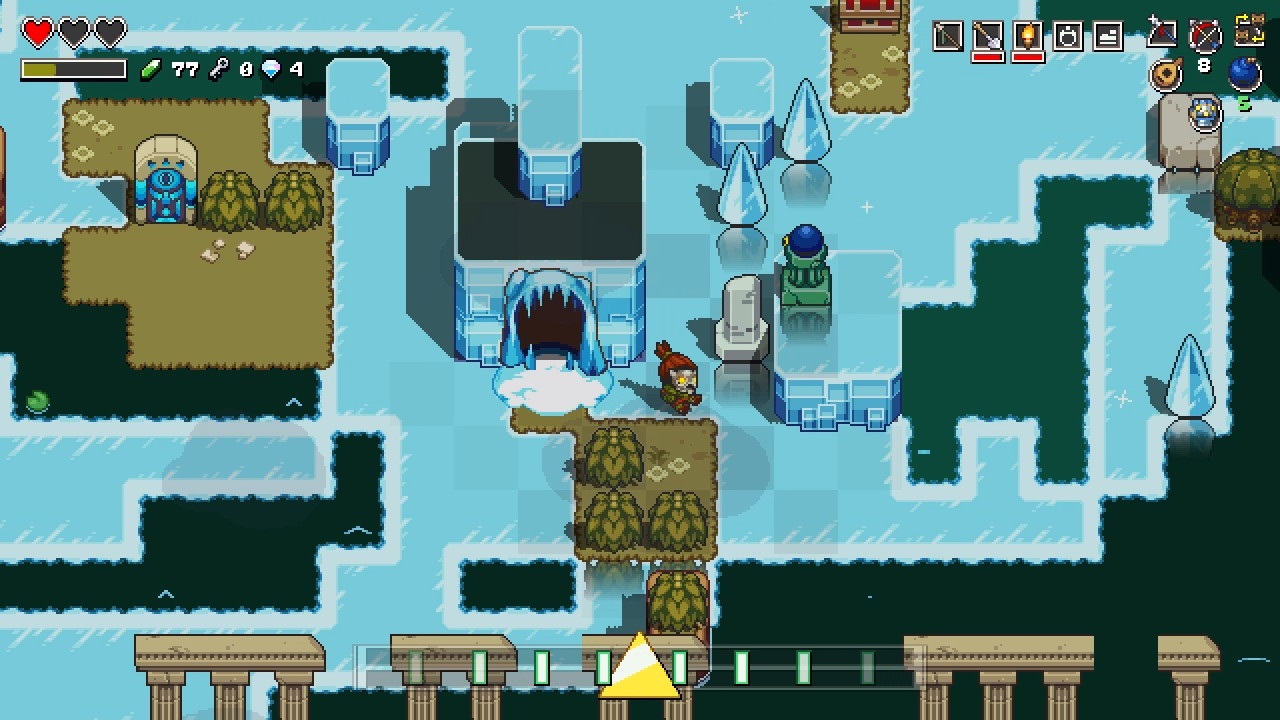The image size is (1280, 720).
Task: Select the torch item slot
Action: point(1028,34)
